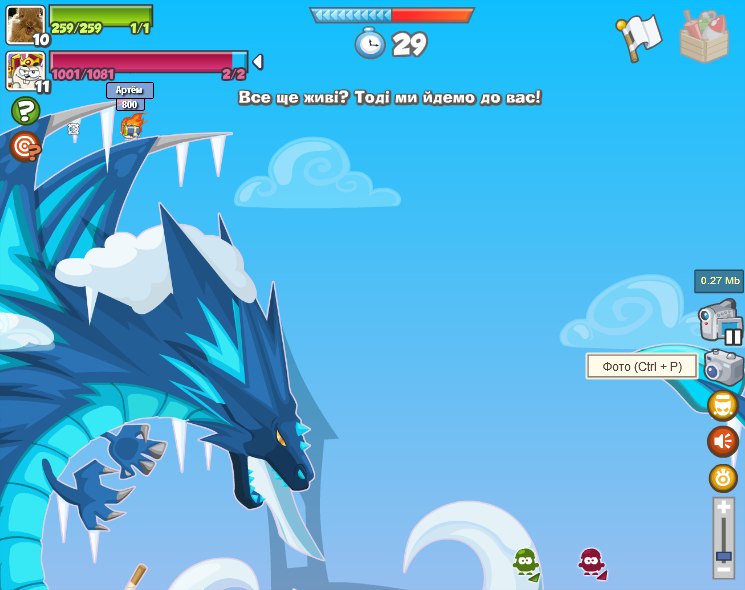This screenshot has width=745, height=590.
Task: Zoom out with the minus button
Action: pyautogui.click(x=724, y=570)
